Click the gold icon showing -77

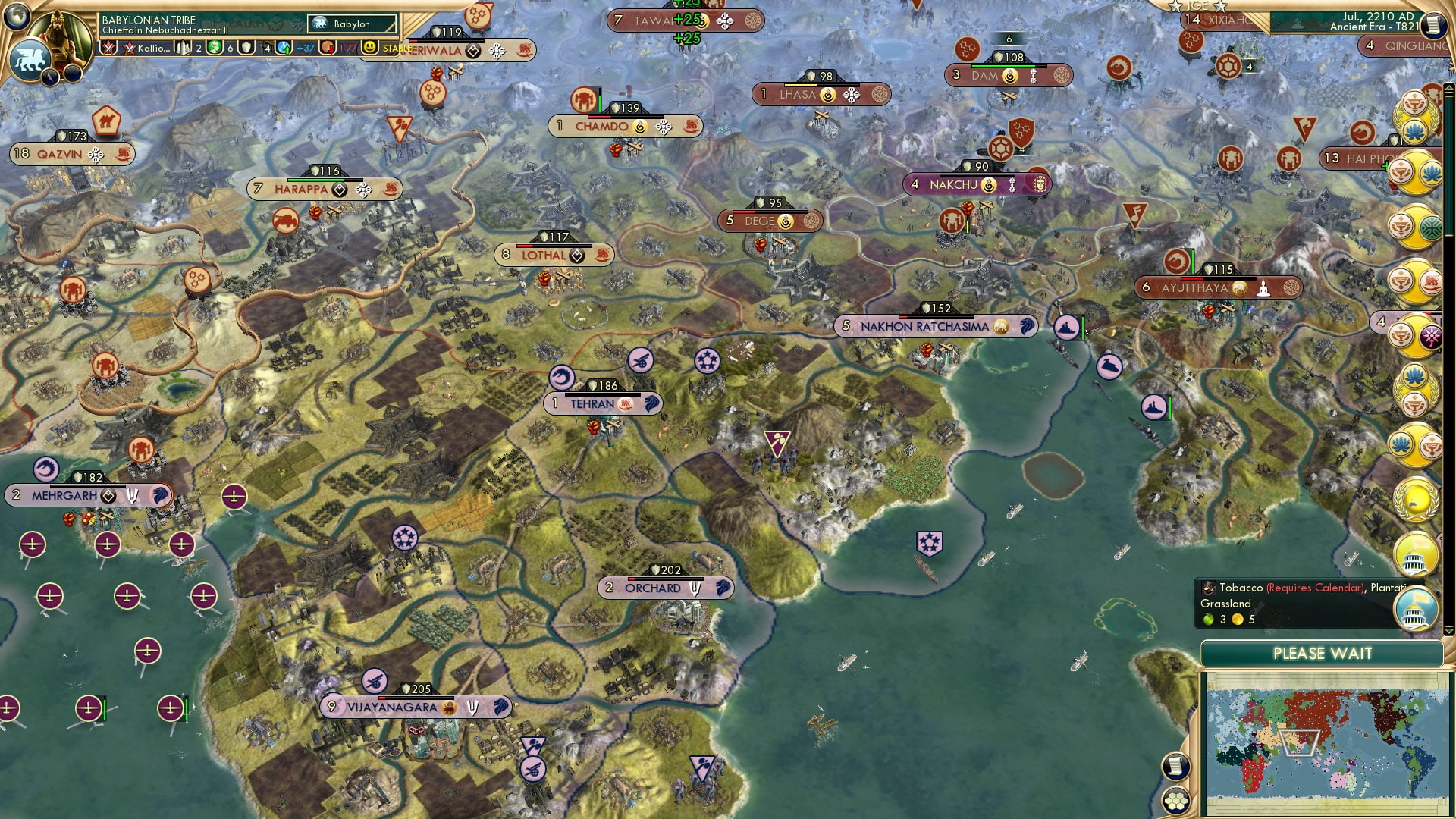coord(328,49)
